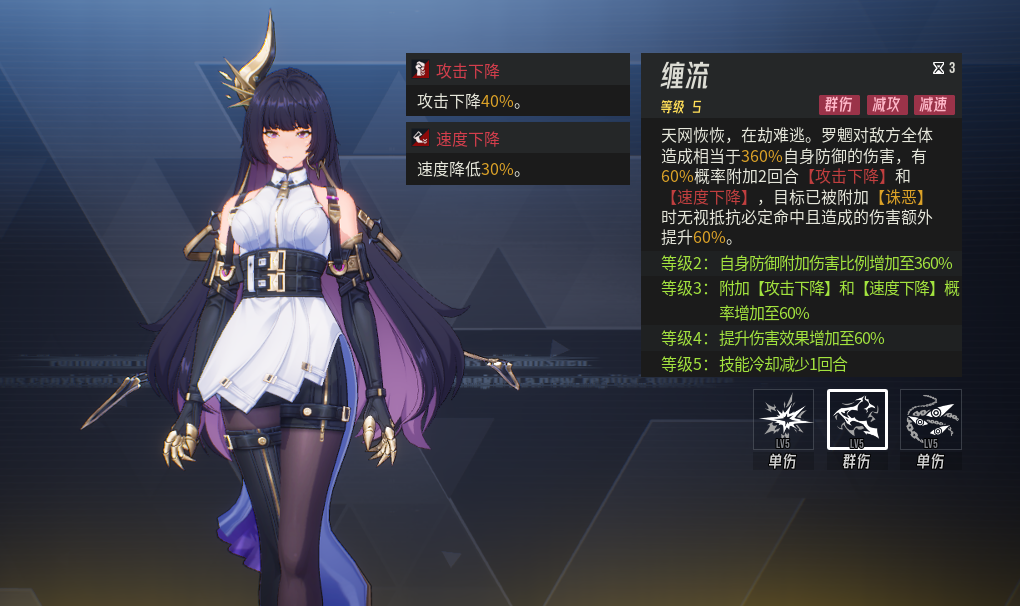Select the starburst single-damage skill icon
Screen dimensions: 1020x606
point(783,420)
